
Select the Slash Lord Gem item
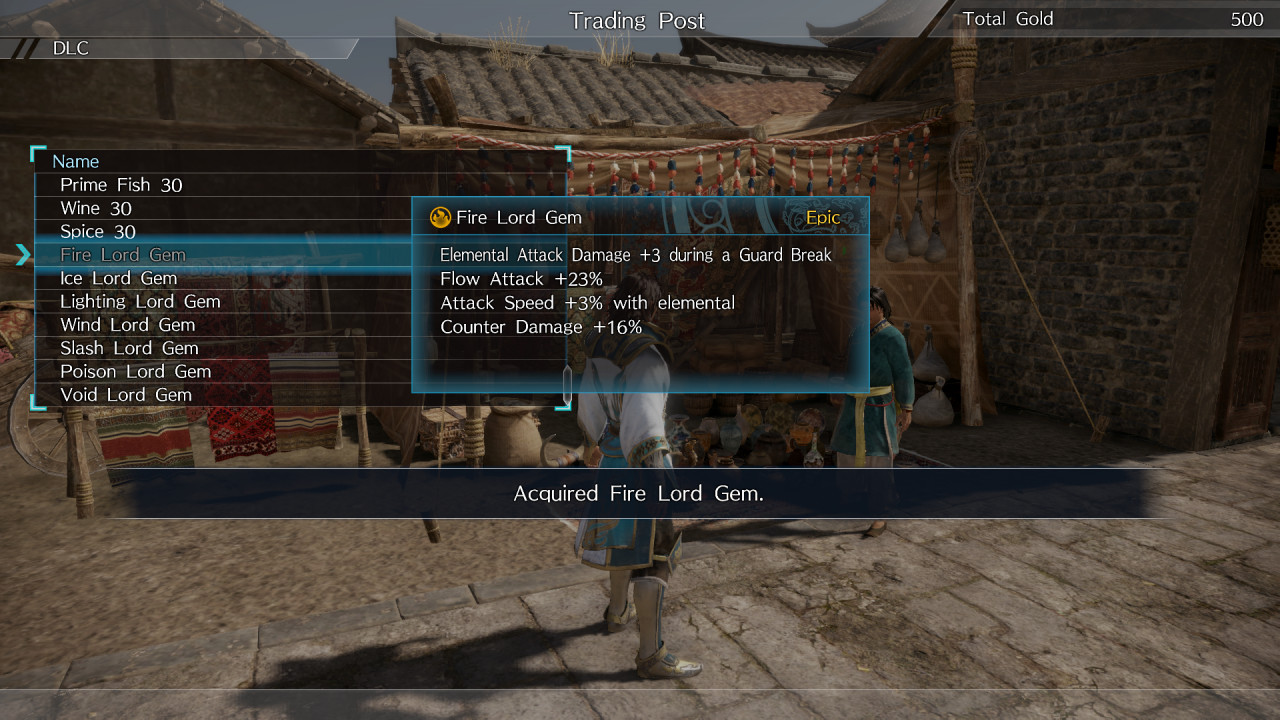(x=127, y=347)
